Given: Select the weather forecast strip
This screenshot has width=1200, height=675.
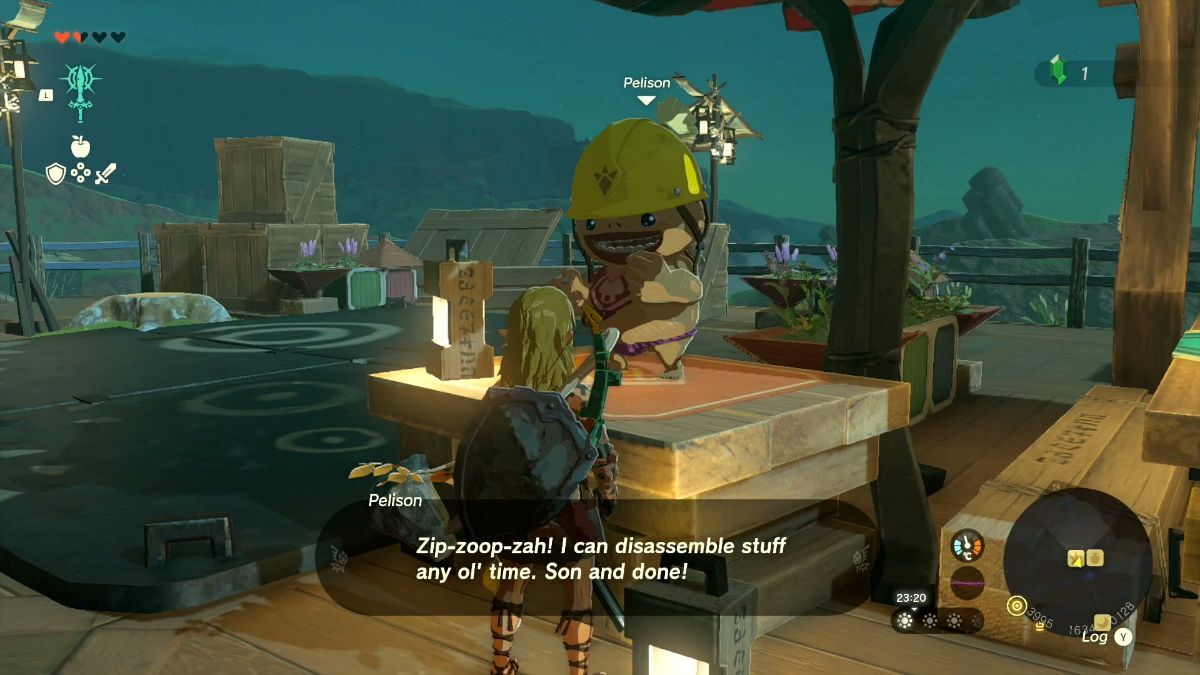Looking at the screenshot, I should pyautogui.click(x=936, y=620).
